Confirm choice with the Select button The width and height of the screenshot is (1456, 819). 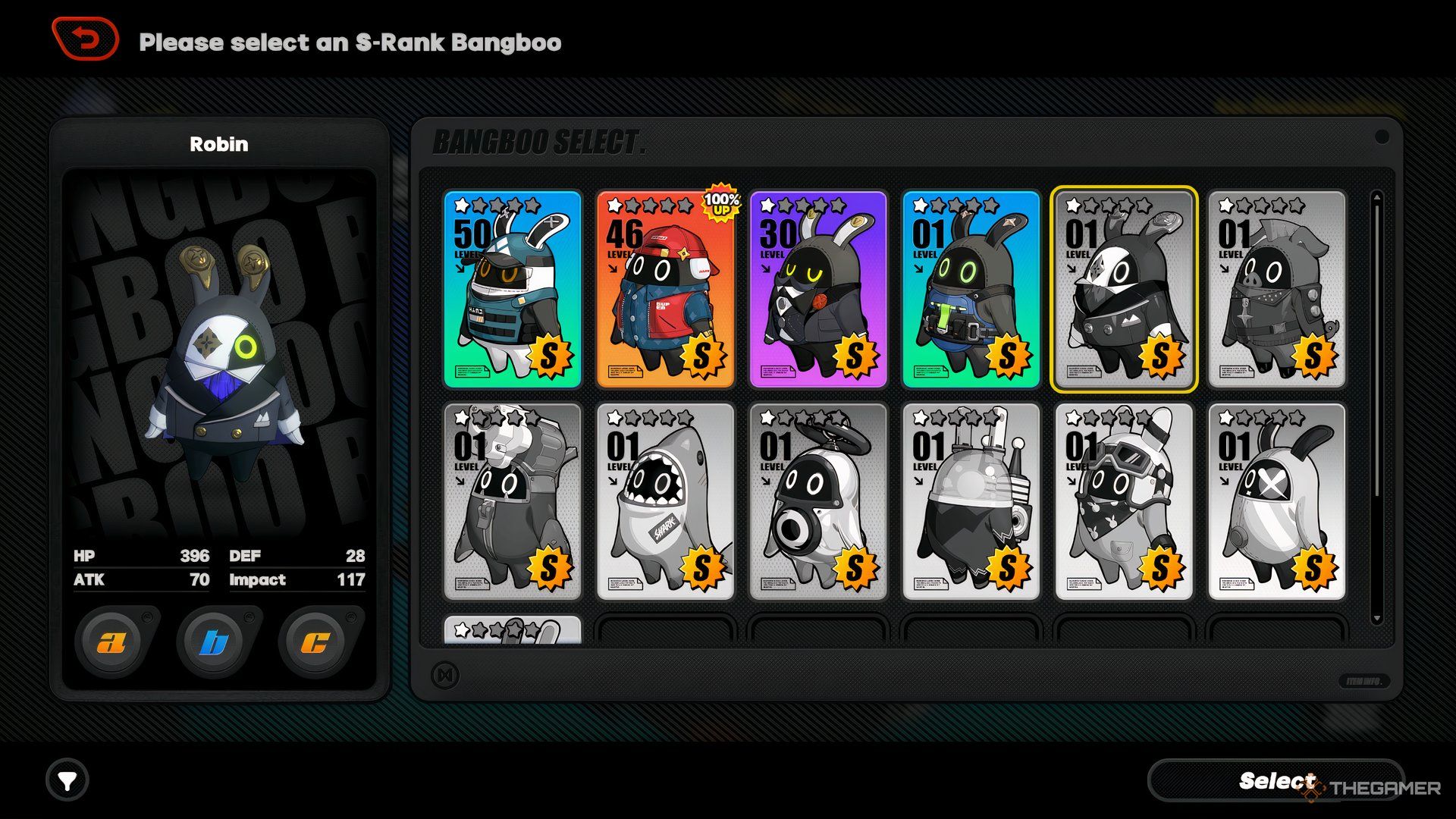coord(1276,780)
